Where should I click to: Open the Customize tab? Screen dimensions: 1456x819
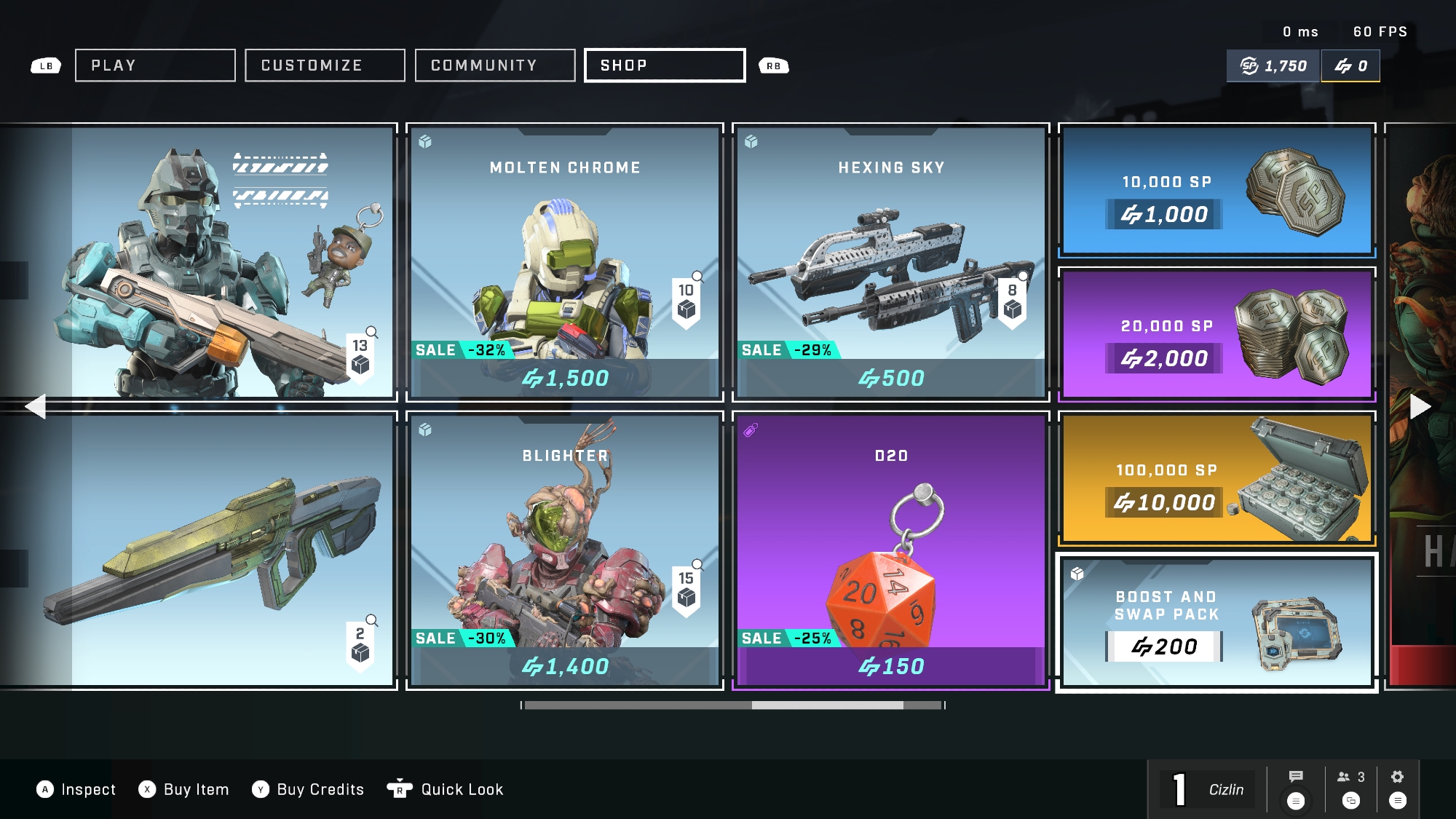[x=325, y=66]
